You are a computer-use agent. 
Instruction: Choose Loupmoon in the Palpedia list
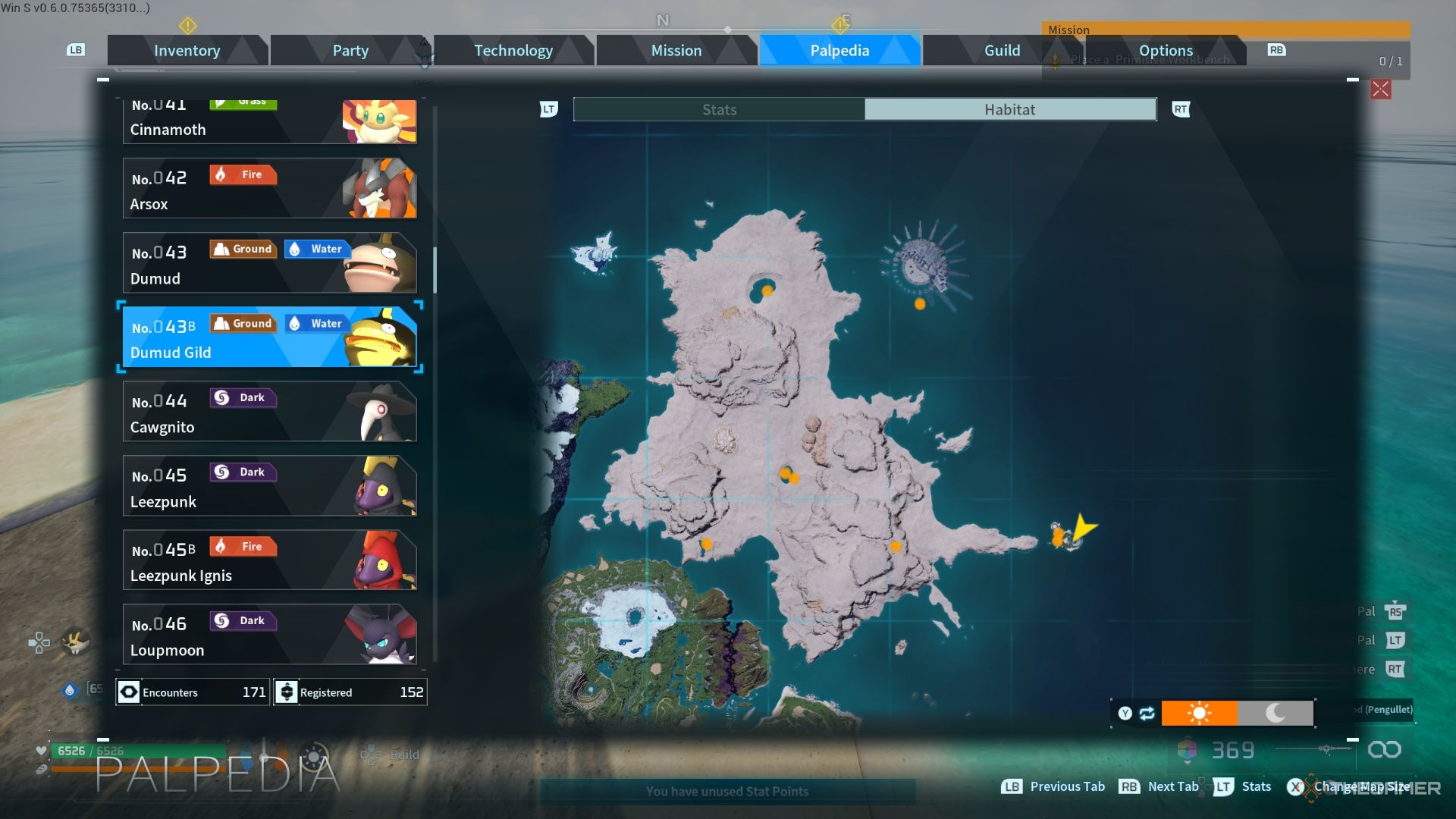(269, 635)
